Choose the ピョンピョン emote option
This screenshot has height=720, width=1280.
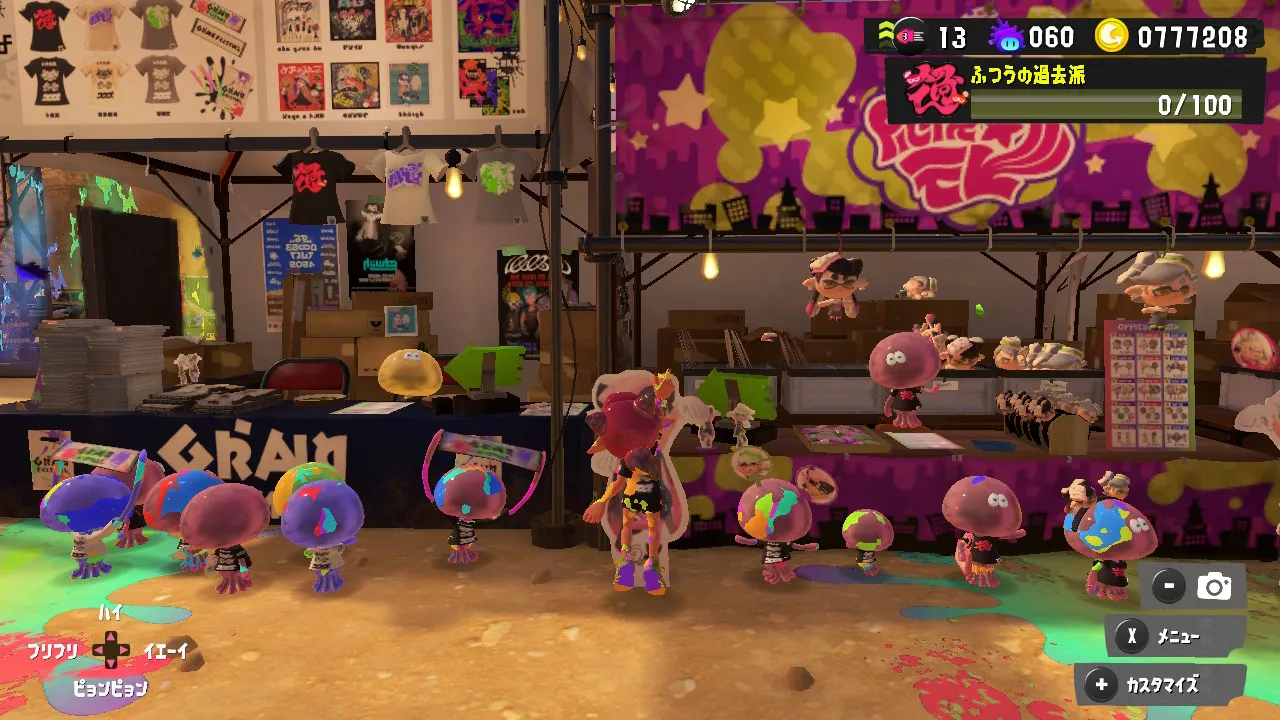(110, 688)
